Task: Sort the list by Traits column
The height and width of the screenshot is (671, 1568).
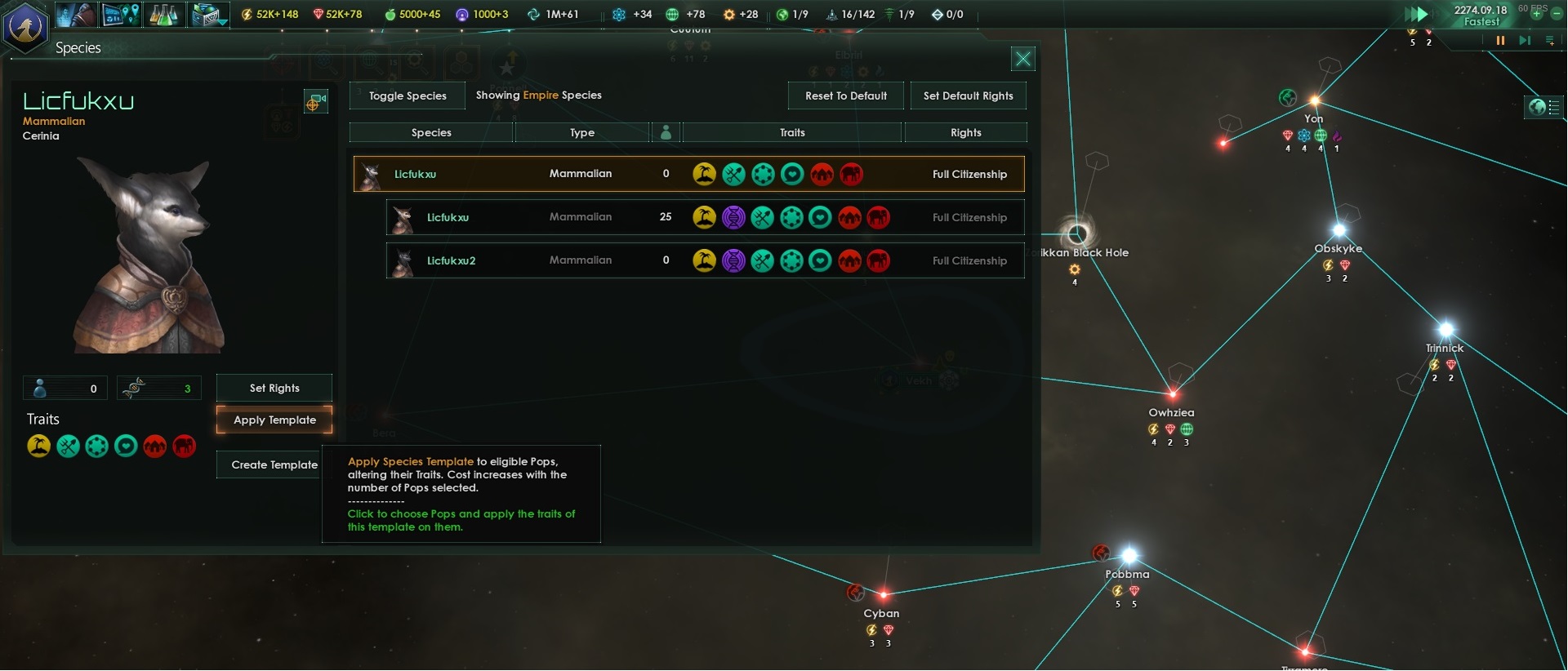Action: point(791,132)
